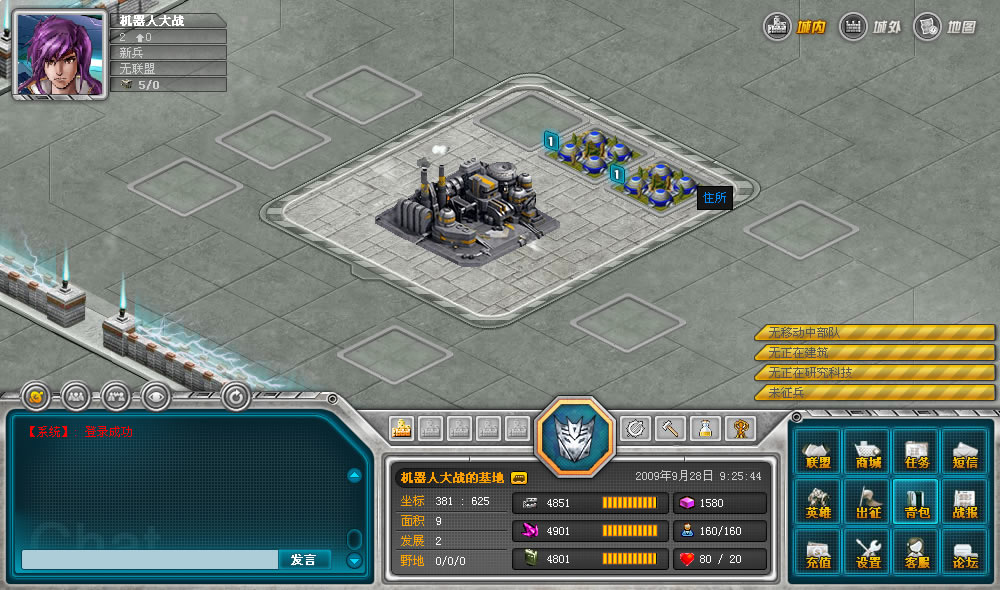Toggle the eye icon above chat
The height and width of the screenshot is (590, 1000).
click(x=155, y=397)
